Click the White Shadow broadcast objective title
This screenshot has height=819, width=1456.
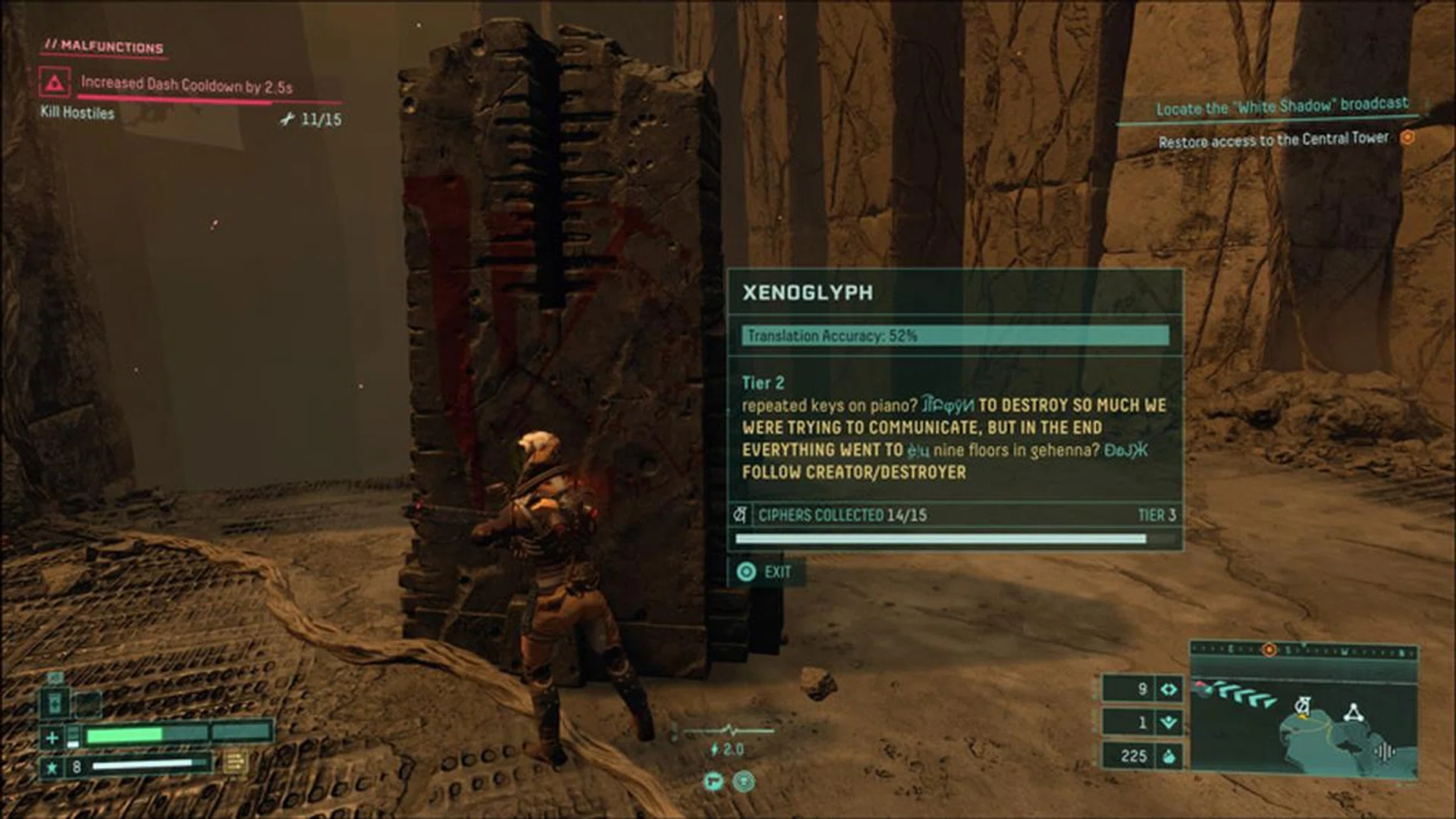coord(1282,106)
